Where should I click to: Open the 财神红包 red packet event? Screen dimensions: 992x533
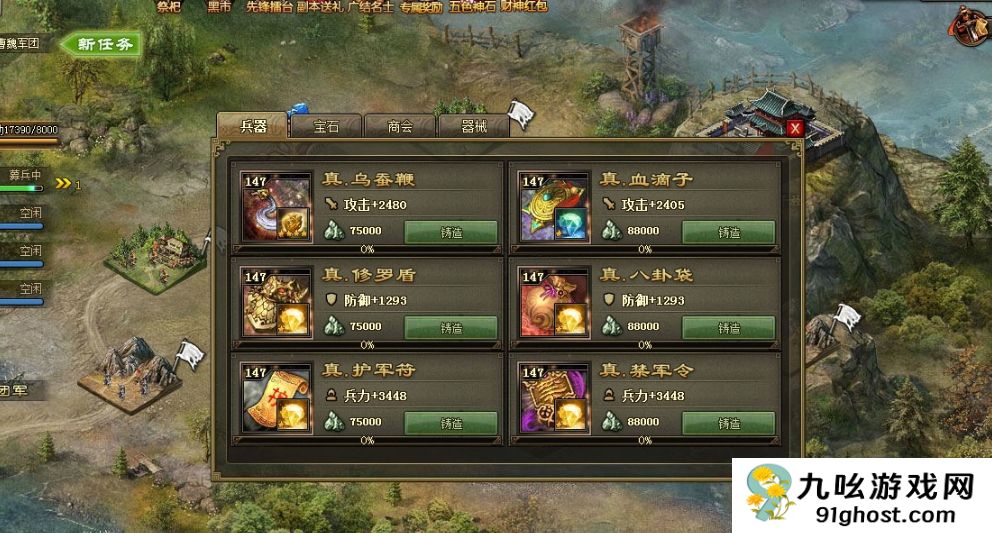[x=526, y=6]
